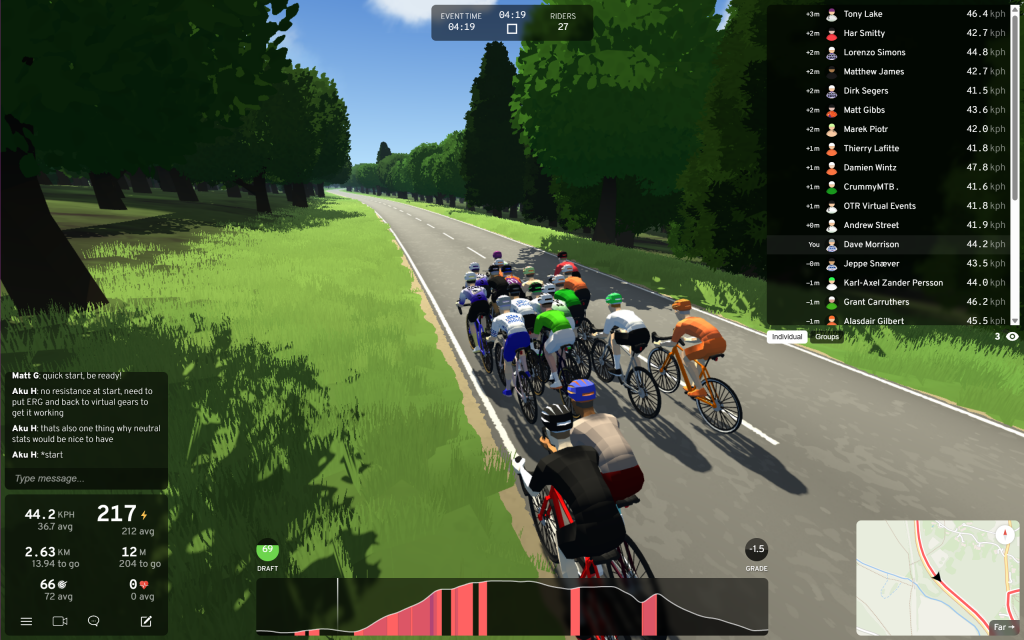Click the Type message chat field
1024x640 pixels.
coord(86,478)
